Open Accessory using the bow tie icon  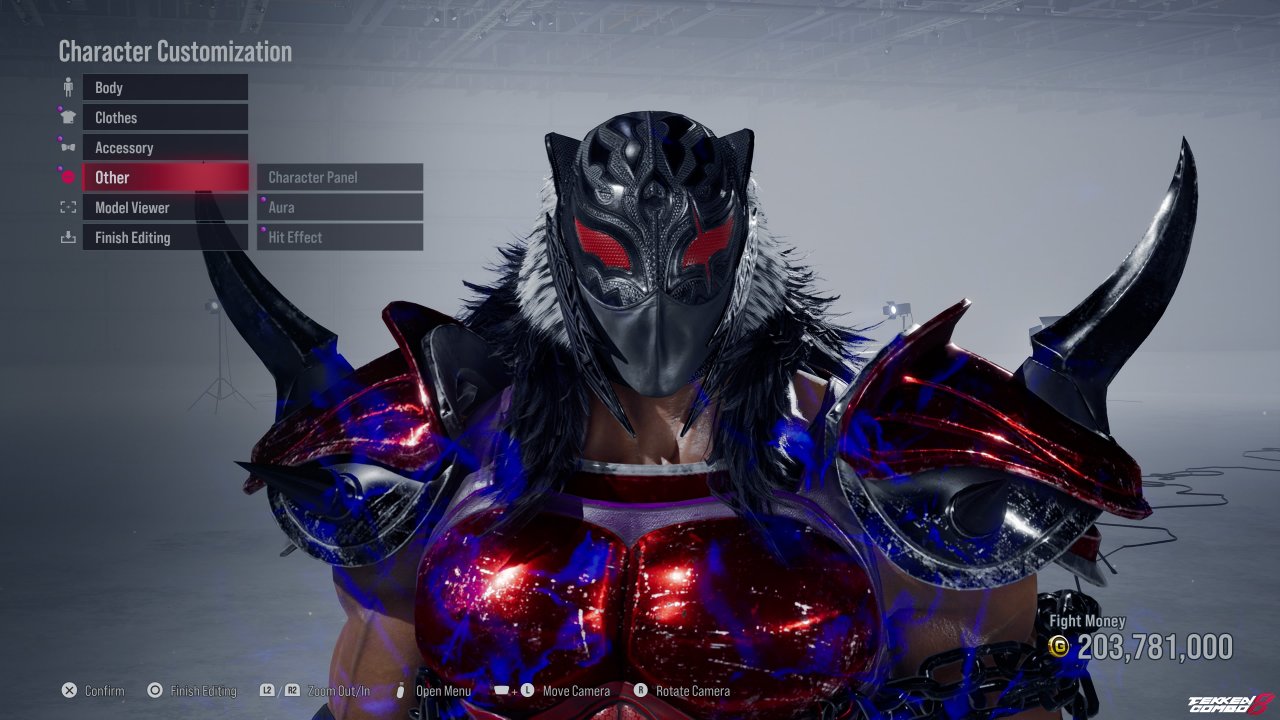[x=67, y=147]
